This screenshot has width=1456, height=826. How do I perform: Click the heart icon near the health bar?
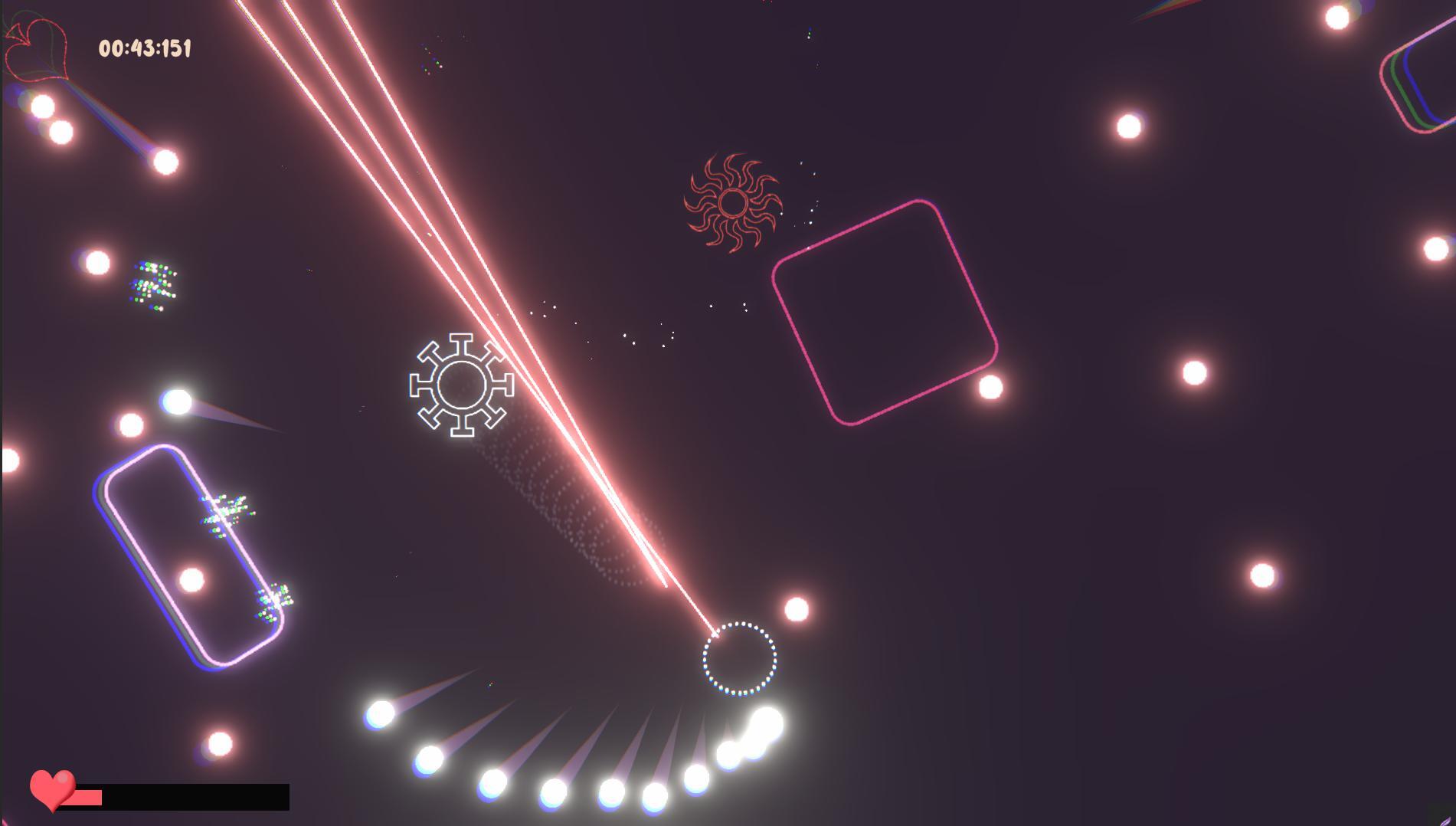point(52,791)
